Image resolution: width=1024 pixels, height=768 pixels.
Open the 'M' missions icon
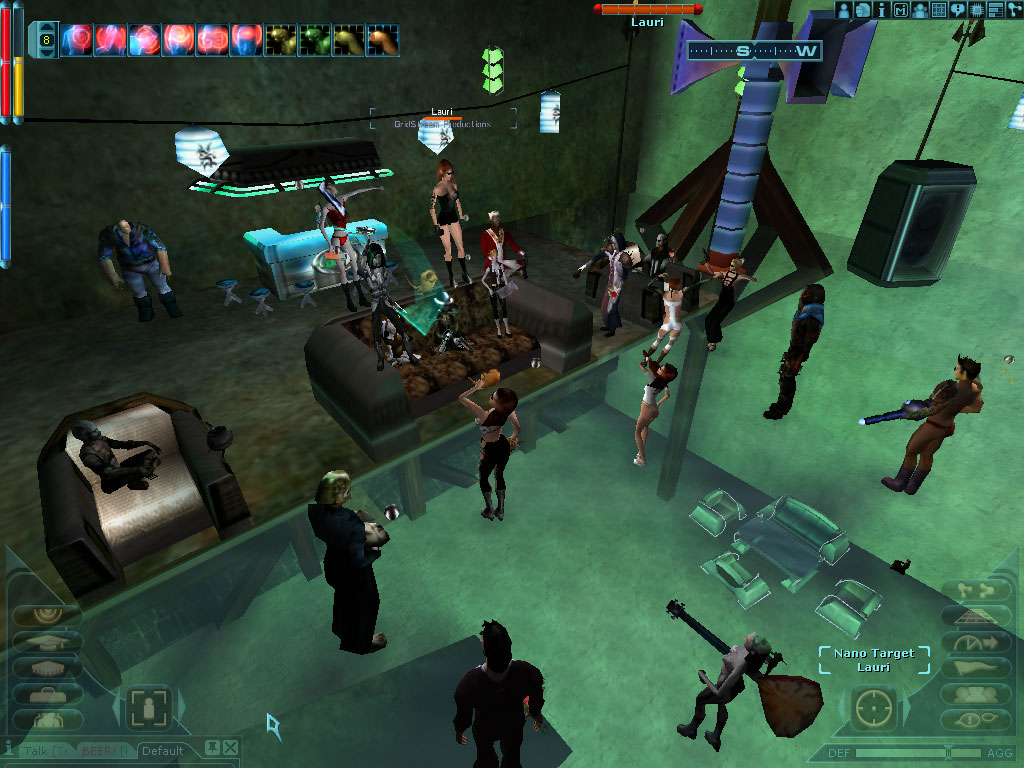901,9
